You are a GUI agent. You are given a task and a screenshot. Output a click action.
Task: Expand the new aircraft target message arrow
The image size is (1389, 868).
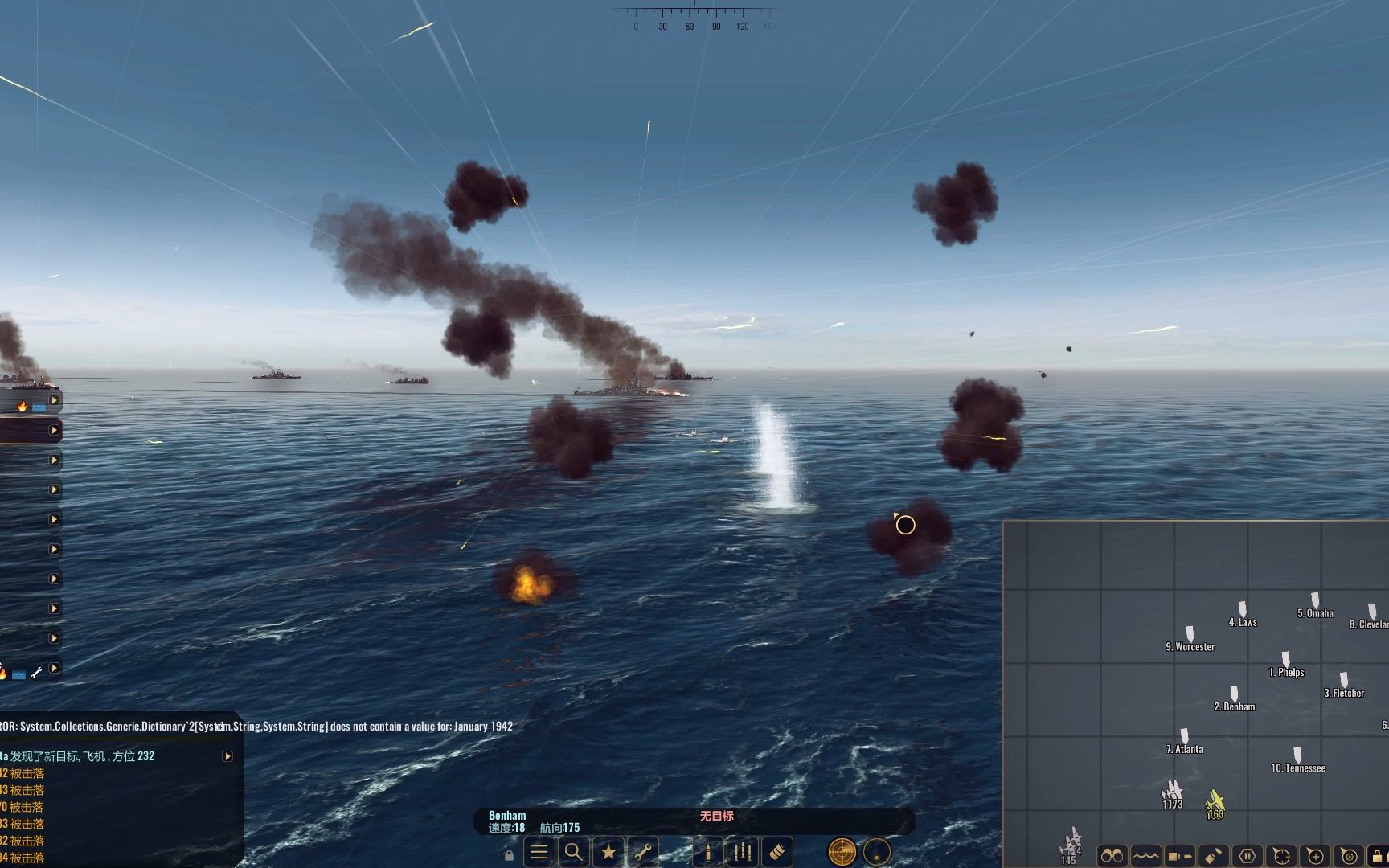point(227,756)
